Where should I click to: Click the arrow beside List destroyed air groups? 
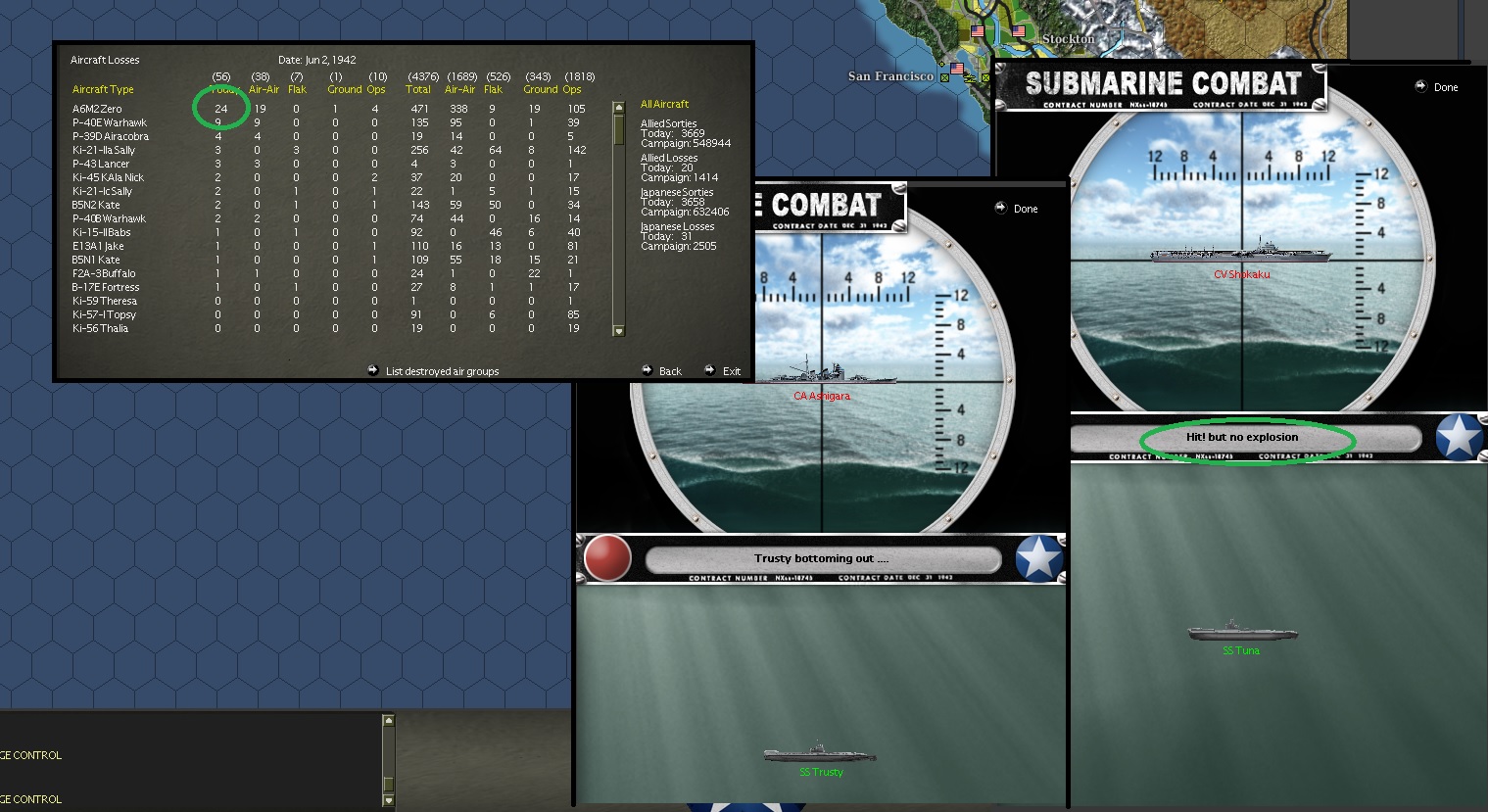pos(373,370)
